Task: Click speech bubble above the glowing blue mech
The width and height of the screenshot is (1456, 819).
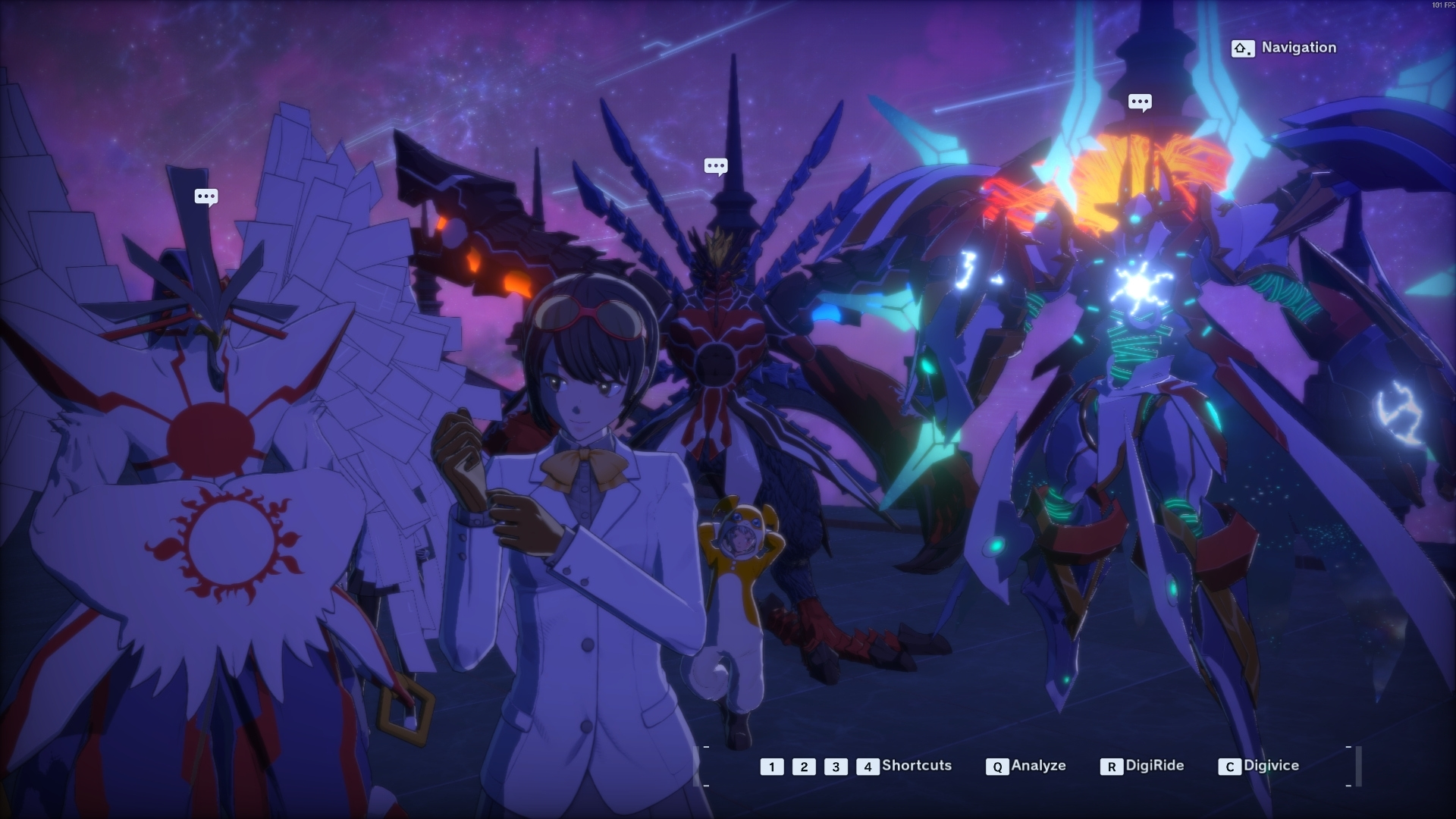Action: click(1140, 102)
